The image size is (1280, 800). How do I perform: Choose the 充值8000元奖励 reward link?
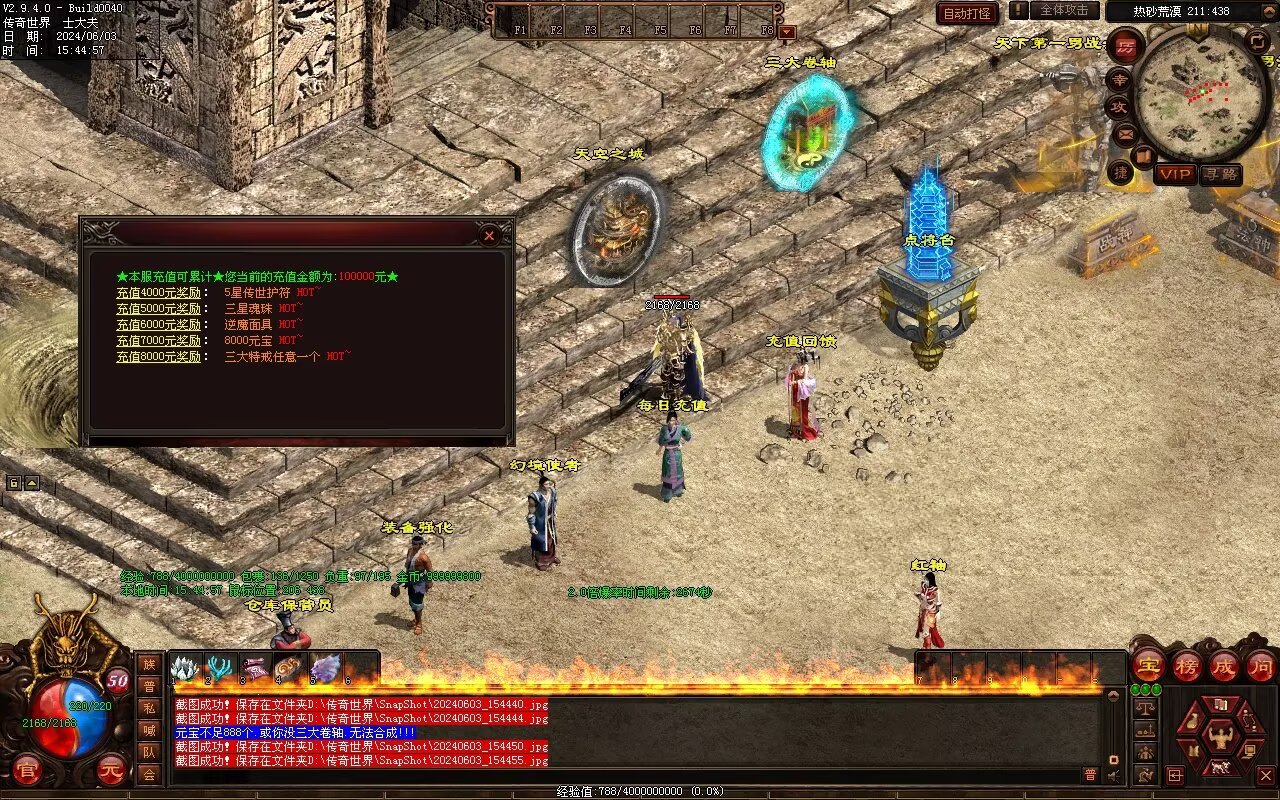coord(158,356)
